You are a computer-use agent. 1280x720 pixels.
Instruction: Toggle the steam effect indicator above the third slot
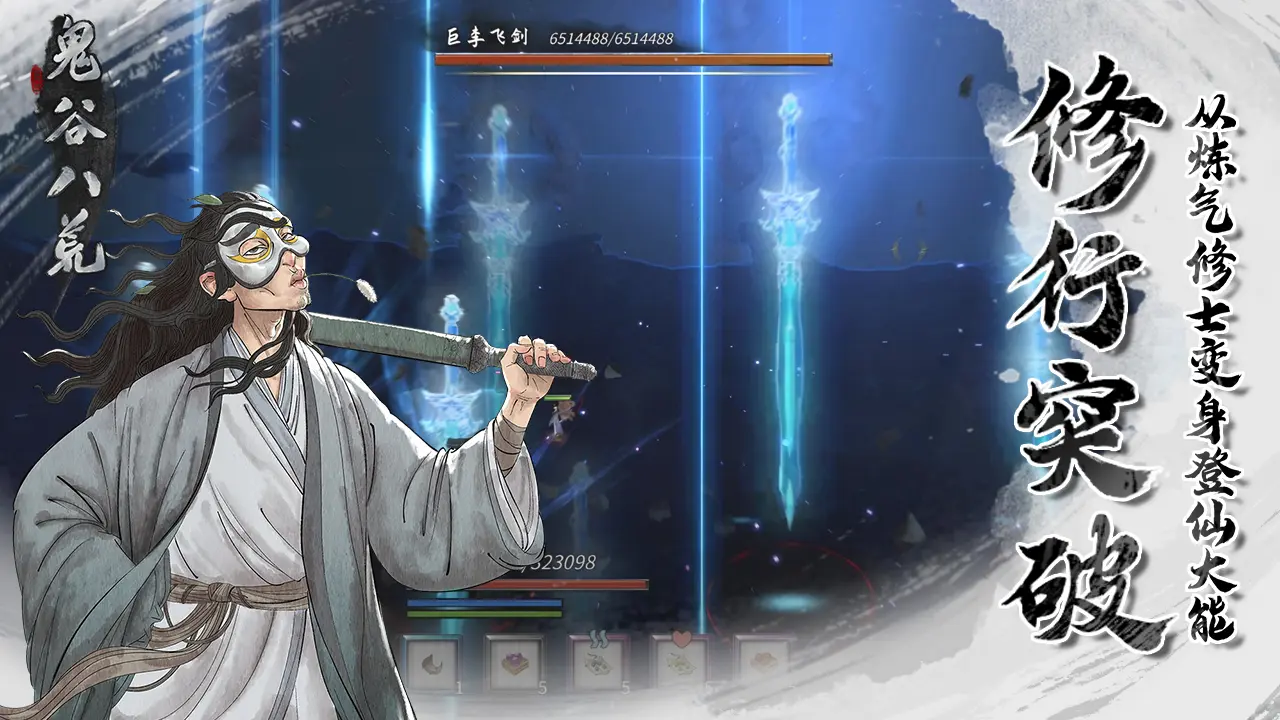pyautogui.click(x=598, y=637)
